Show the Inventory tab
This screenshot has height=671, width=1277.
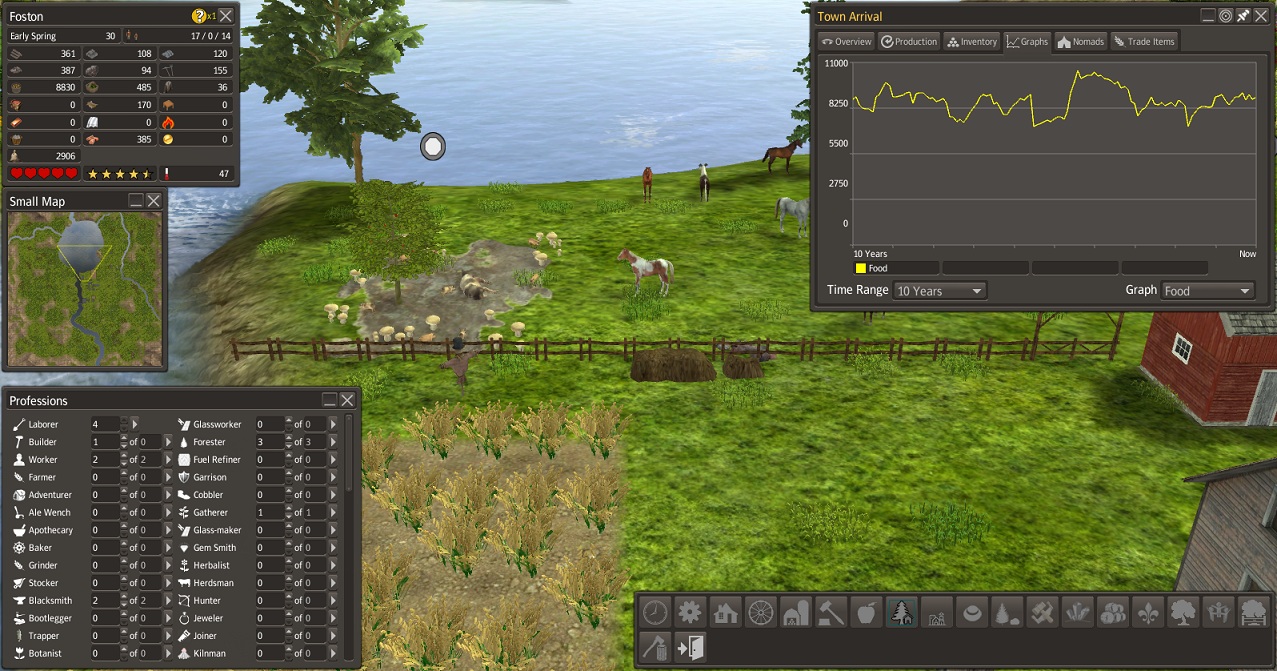(972, 41)
